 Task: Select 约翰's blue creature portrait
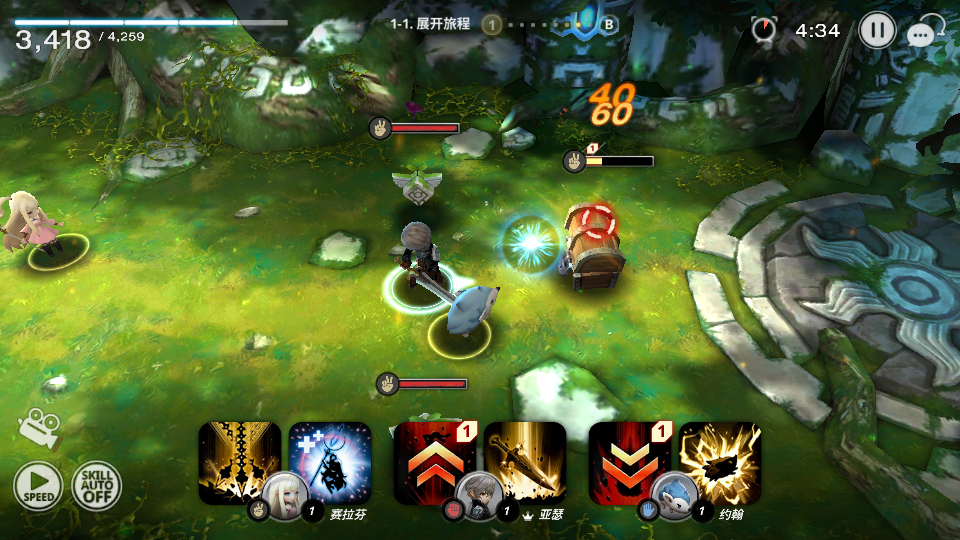[671, 494]
